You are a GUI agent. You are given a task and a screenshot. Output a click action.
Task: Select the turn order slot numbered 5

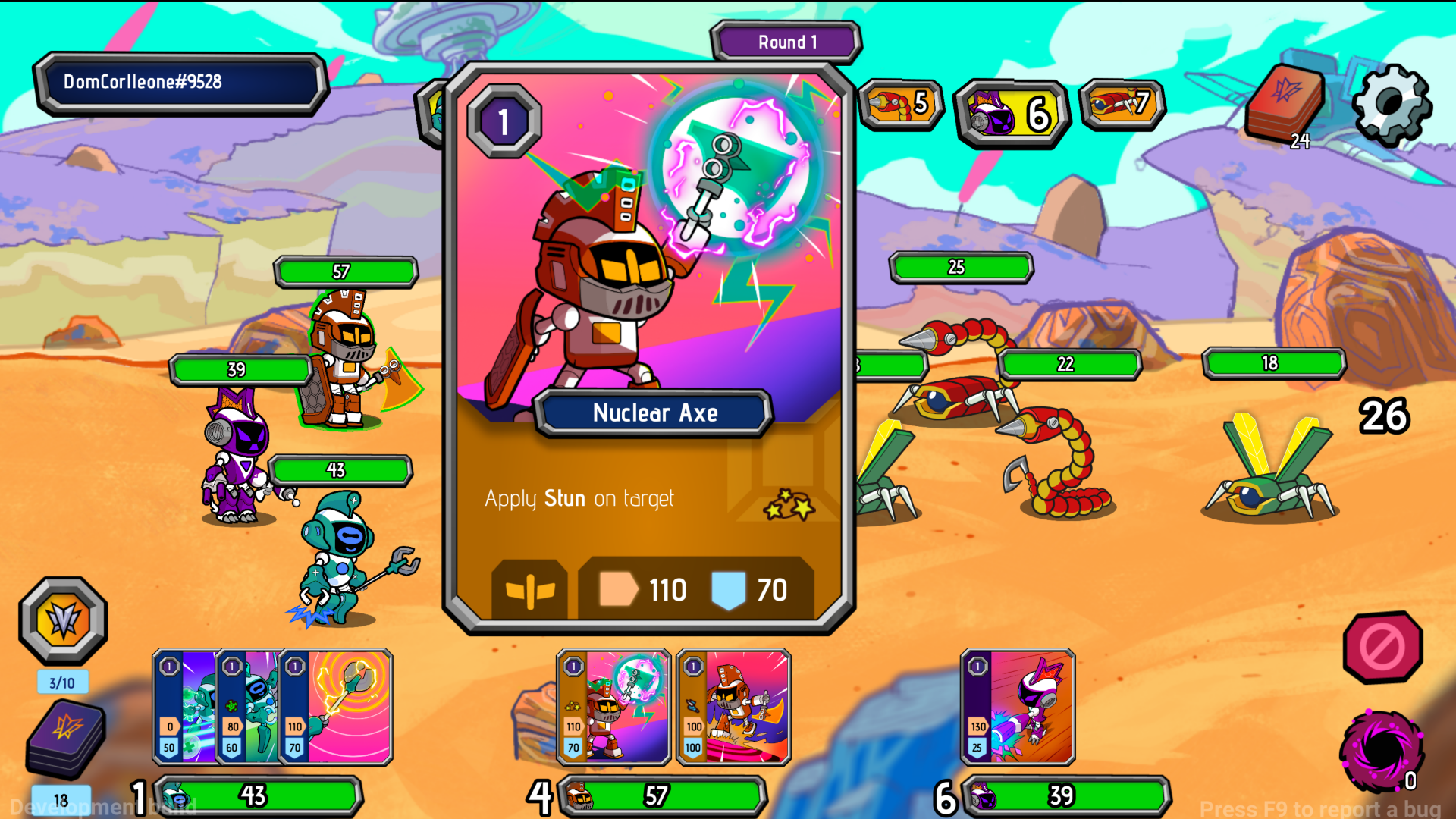click(901, 104)
